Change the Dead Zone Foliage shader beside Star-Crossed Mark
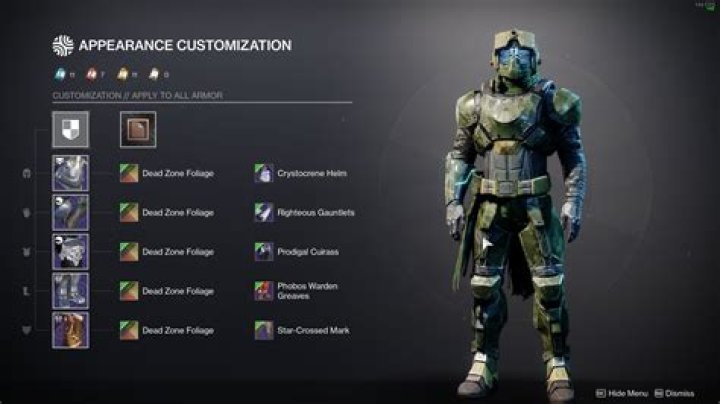720x404 pixels. pyautogui.click(x=128, y=329)
